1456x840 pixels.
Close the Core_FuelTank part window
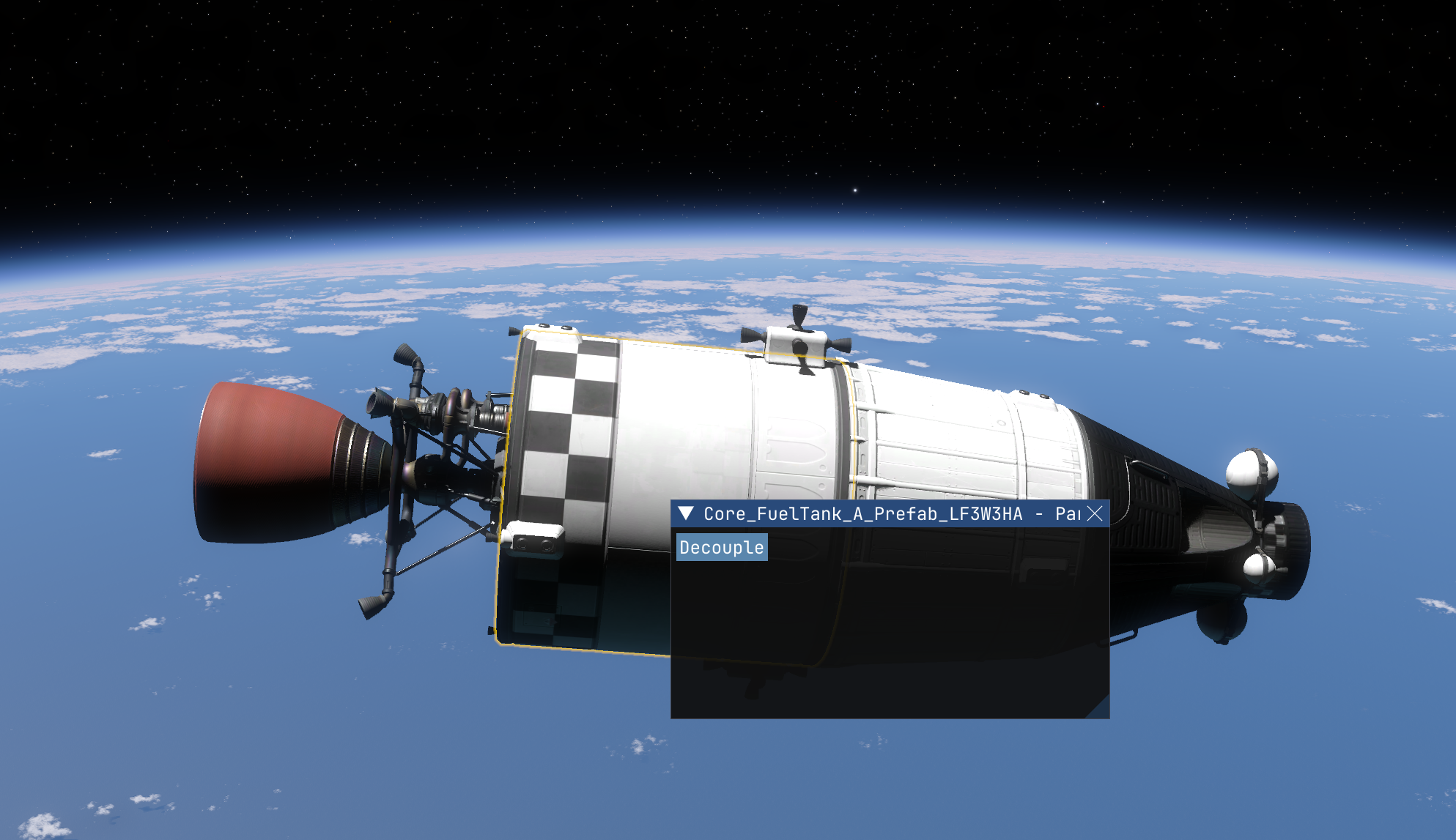(x=1095, y=513)
